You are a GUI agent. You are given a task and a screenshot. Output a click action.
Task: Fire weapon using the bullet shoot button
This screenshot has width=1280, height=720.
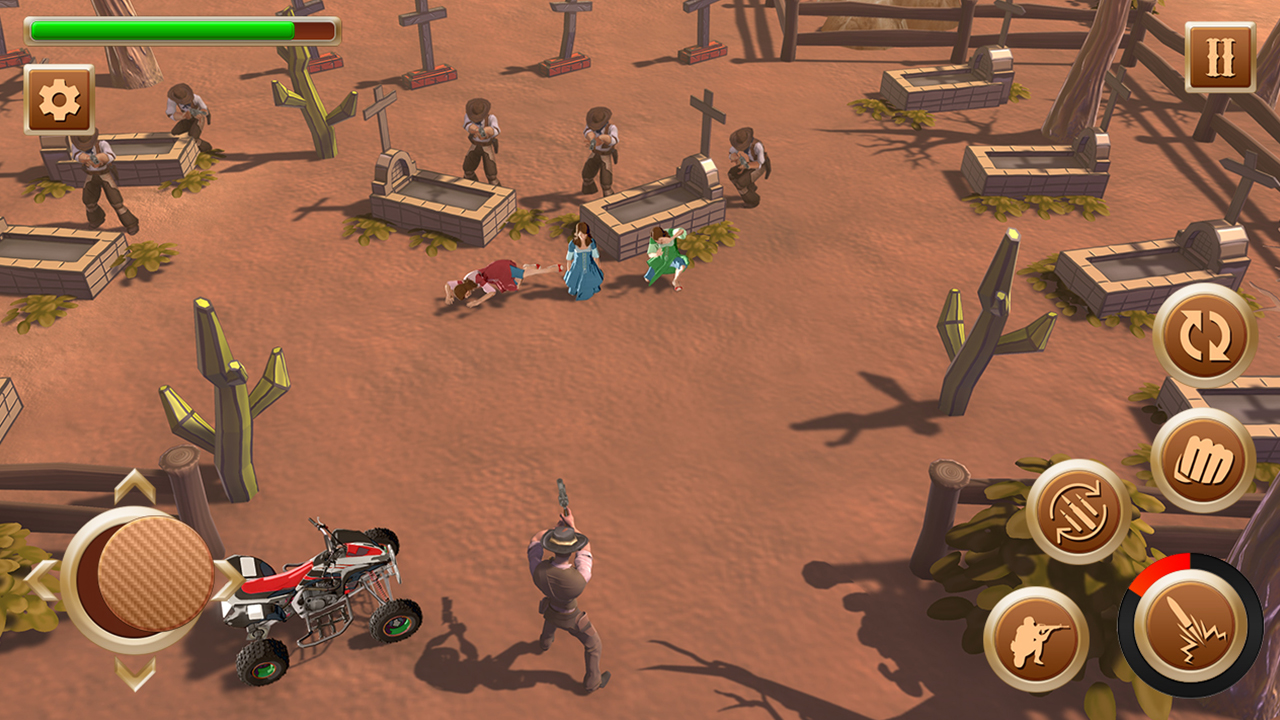click(x=1190, y=625)
